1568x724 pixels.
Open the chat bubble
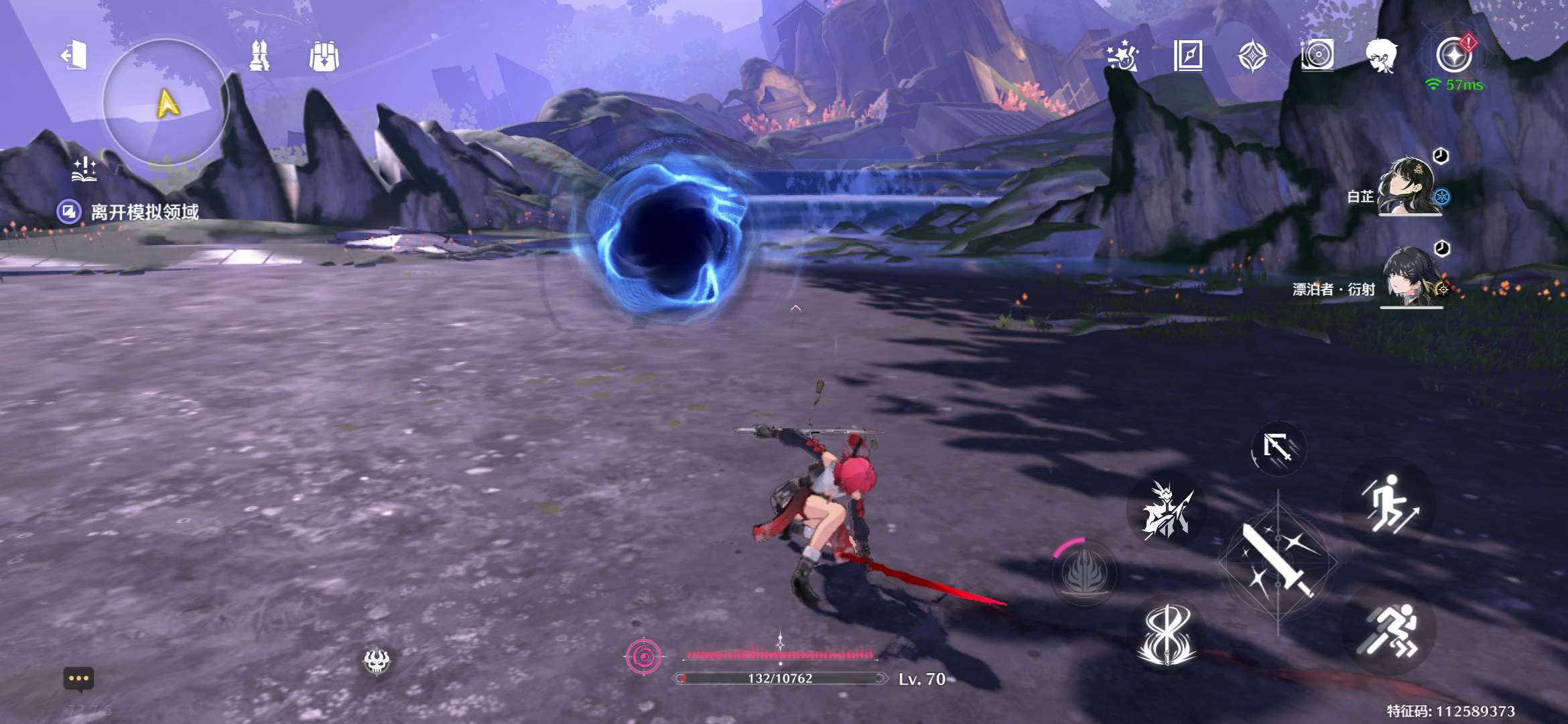[78, 679]
